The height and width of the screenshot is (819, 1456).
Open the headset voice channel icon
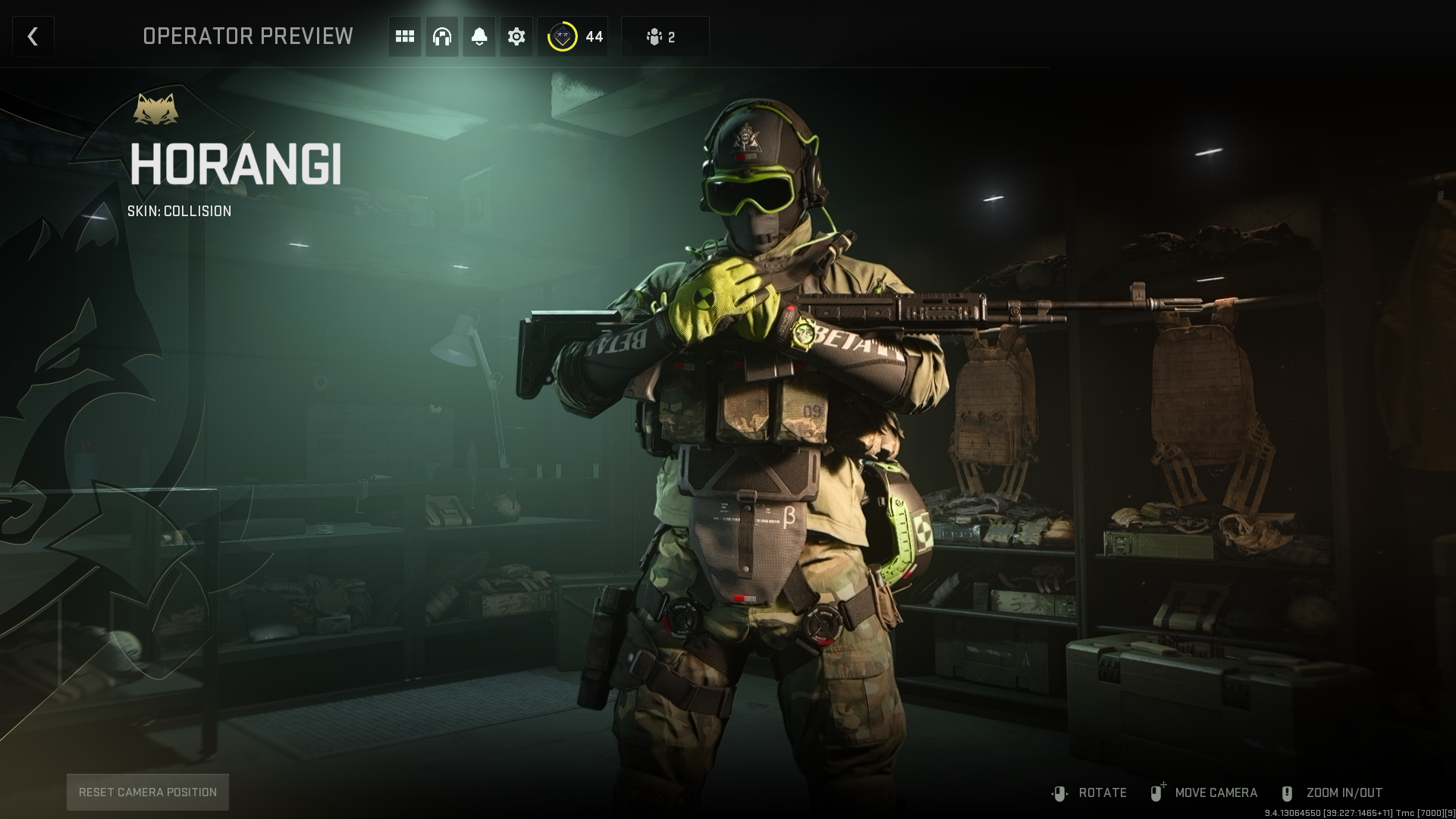(x=442, y=36)
